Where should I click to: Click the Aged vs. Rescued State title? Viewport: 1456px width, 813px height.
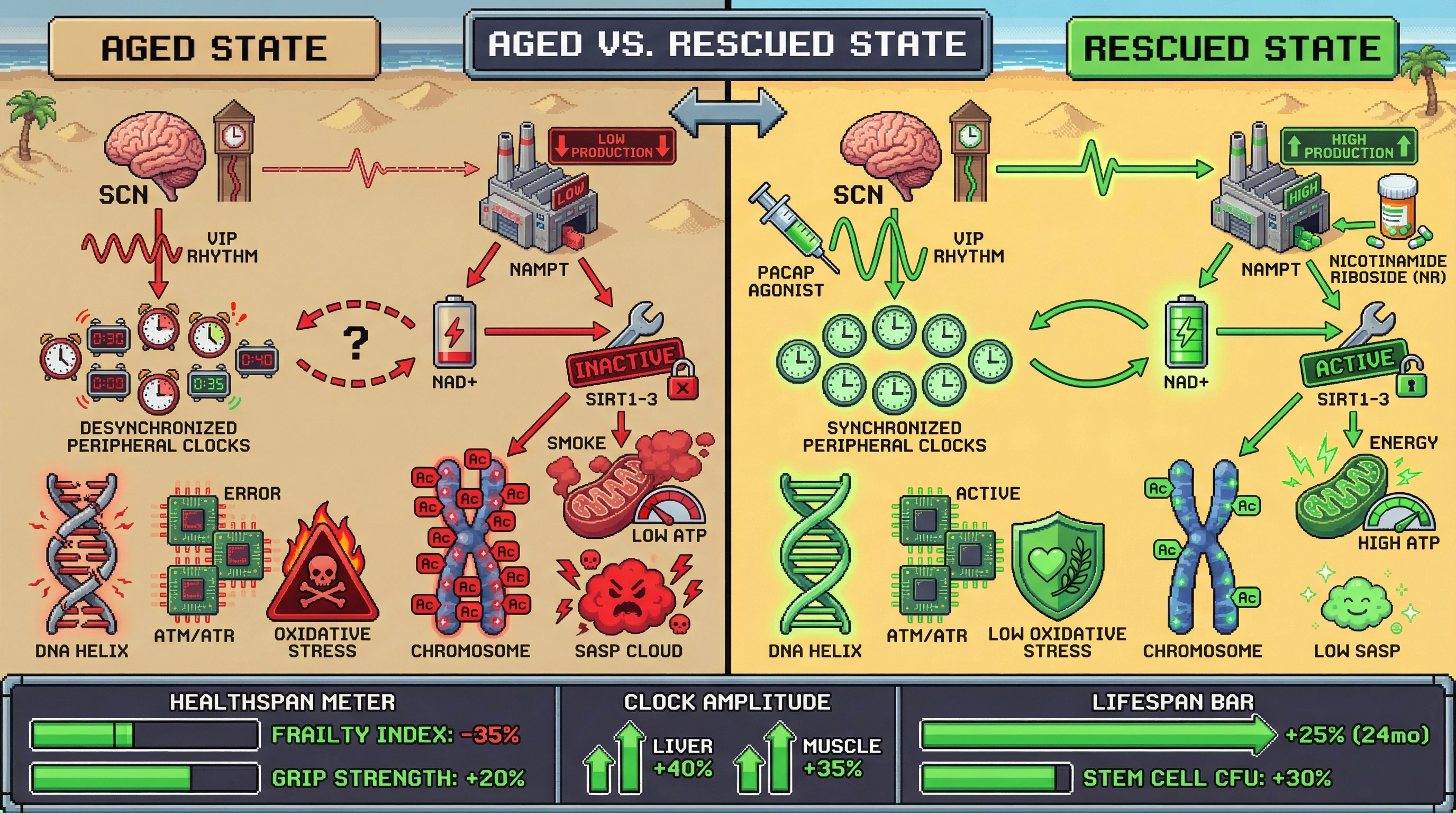click(727, 44)
